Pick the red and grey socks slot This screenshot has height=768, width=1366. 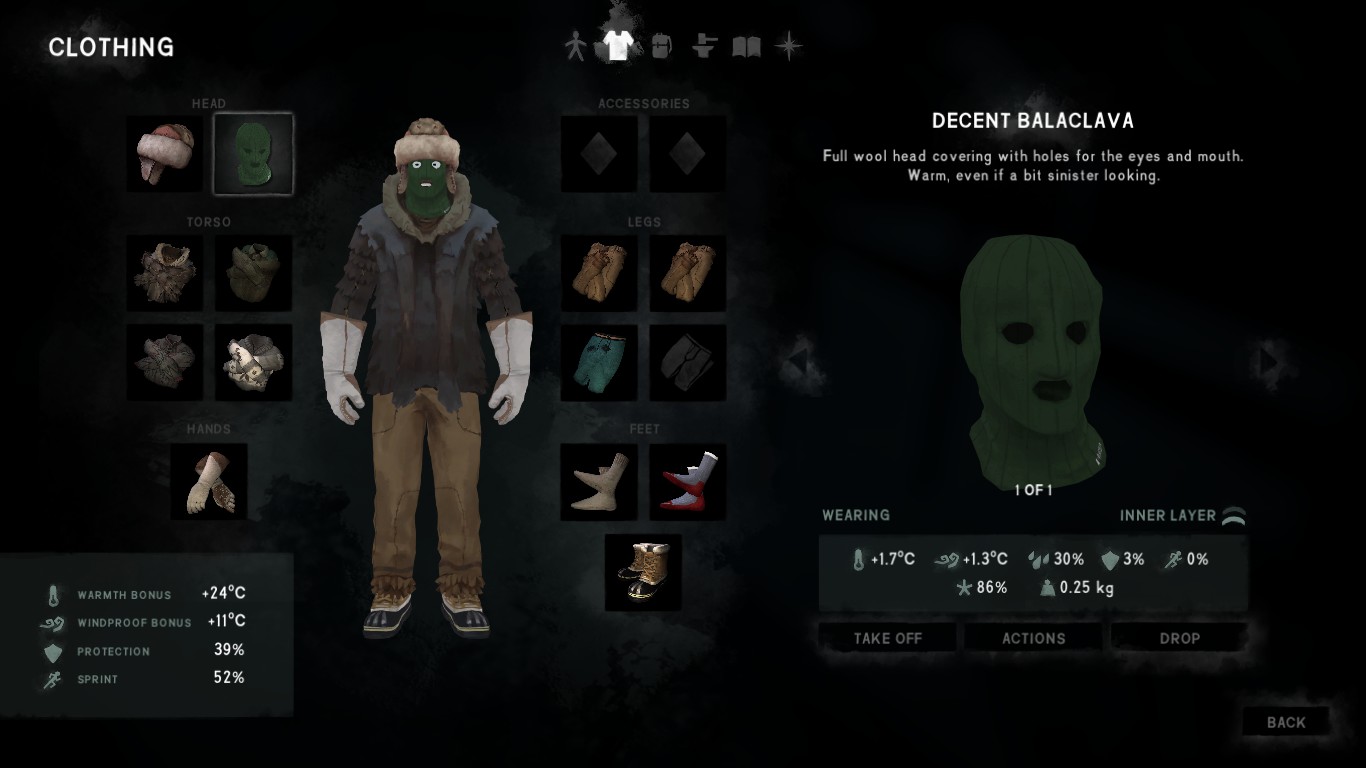click(x=688, y=482)
